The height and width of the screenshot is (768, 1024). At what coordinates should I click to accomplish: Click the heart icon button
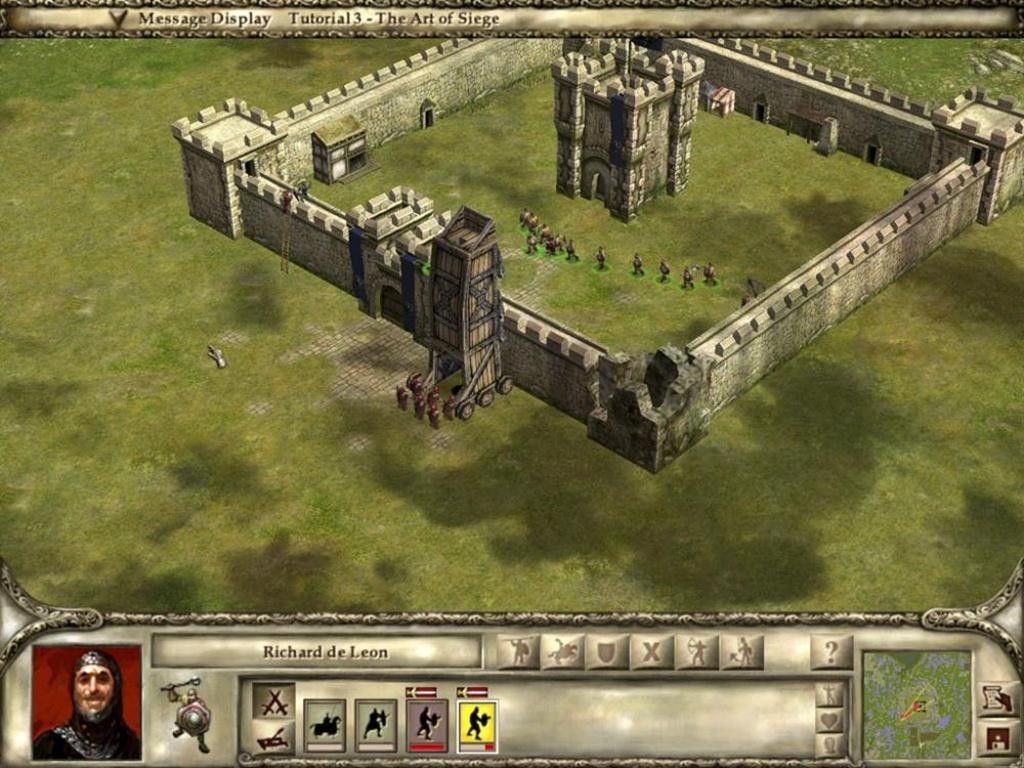pos(829,720)
